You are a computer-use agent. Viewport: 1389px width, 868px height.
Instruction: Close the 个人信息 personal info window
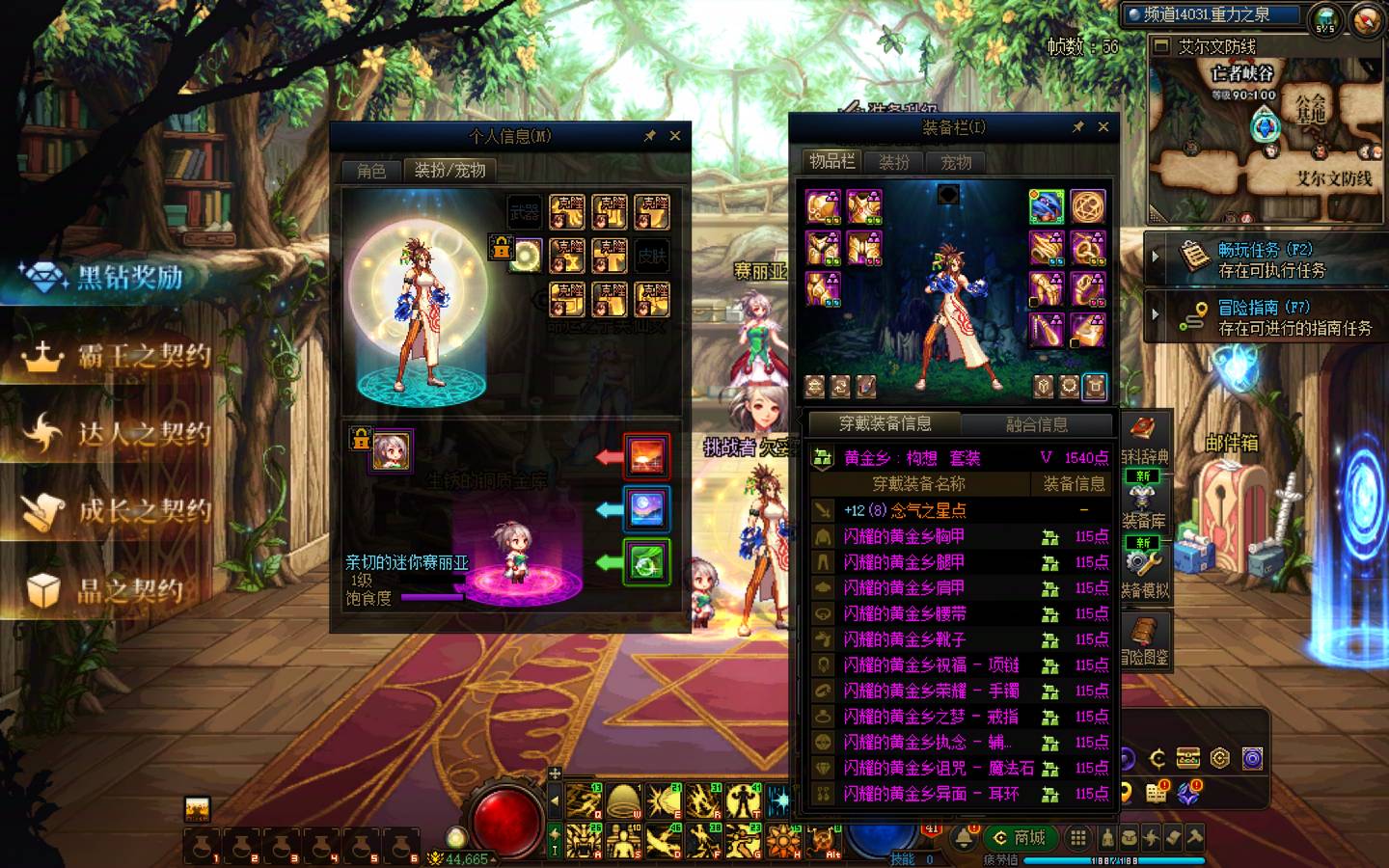coord(675,136)
